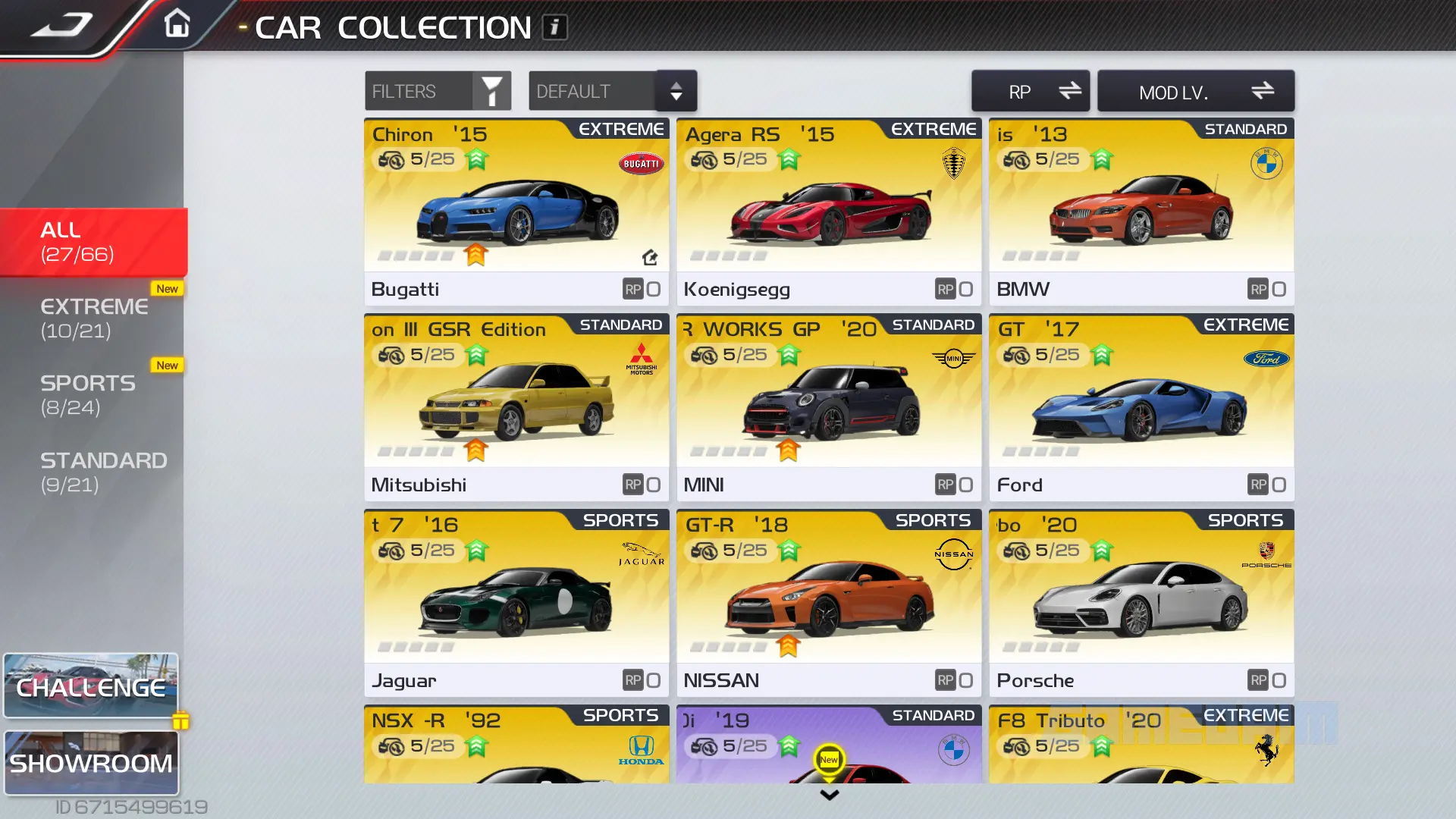
Task: Switch to the EXTREME category
Action: (93, 318)
